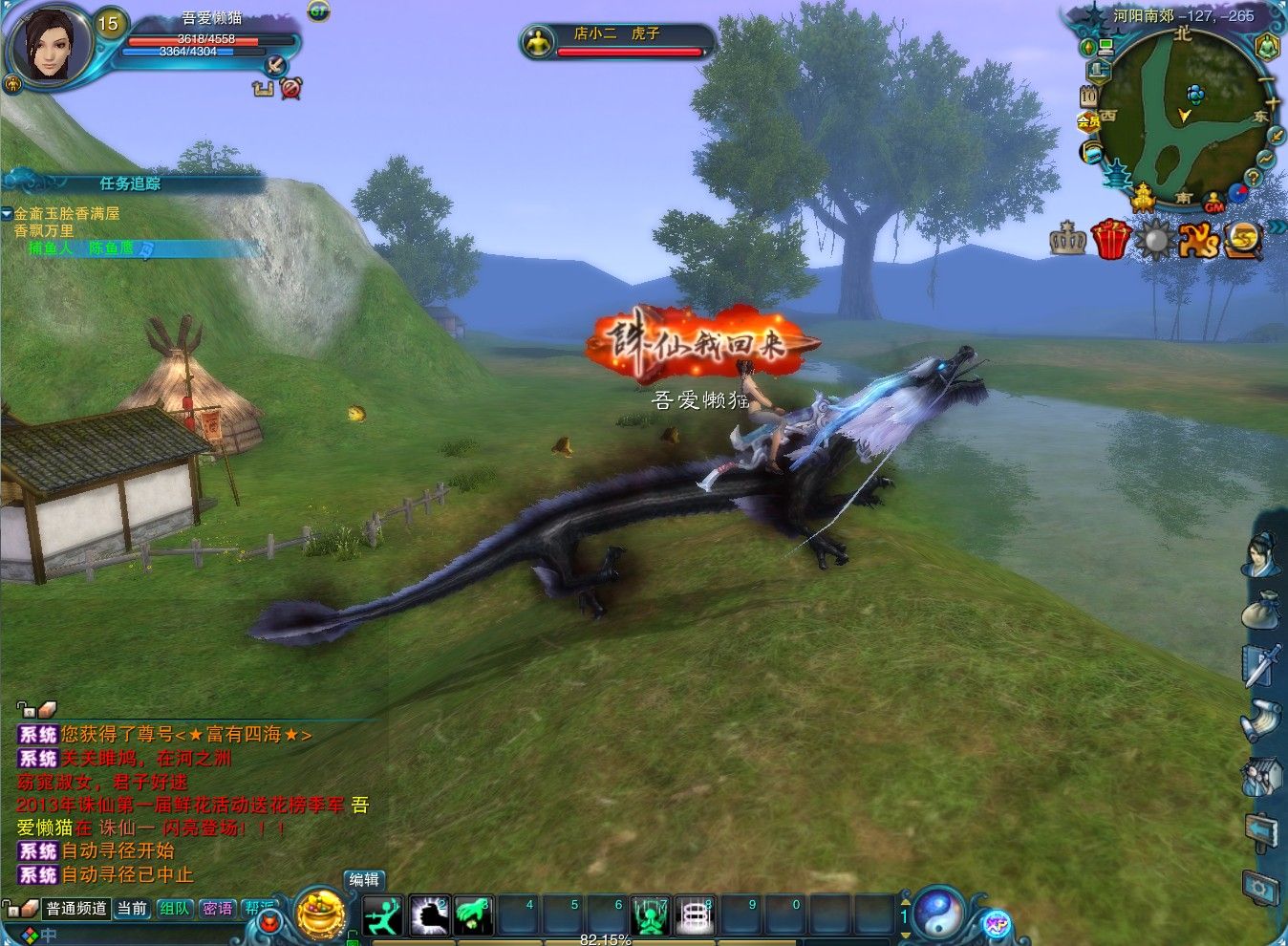Open the golden treasure pot icon
Screen dimensions: 1288x946
[x=320, y=914]
